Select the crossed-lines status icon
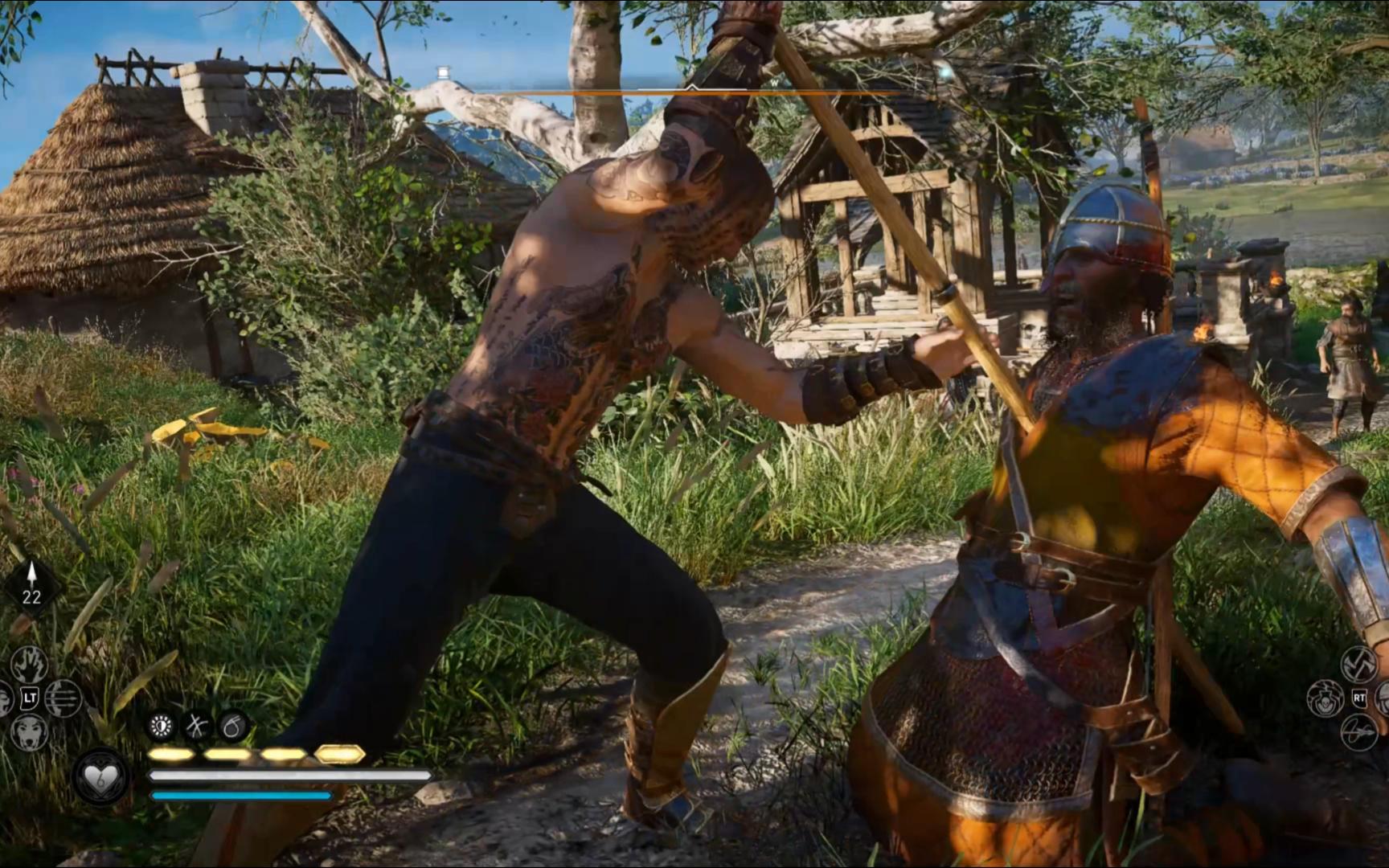This screenshot has width=1389, height=868. pyautogui.click(x=197, y=727)
